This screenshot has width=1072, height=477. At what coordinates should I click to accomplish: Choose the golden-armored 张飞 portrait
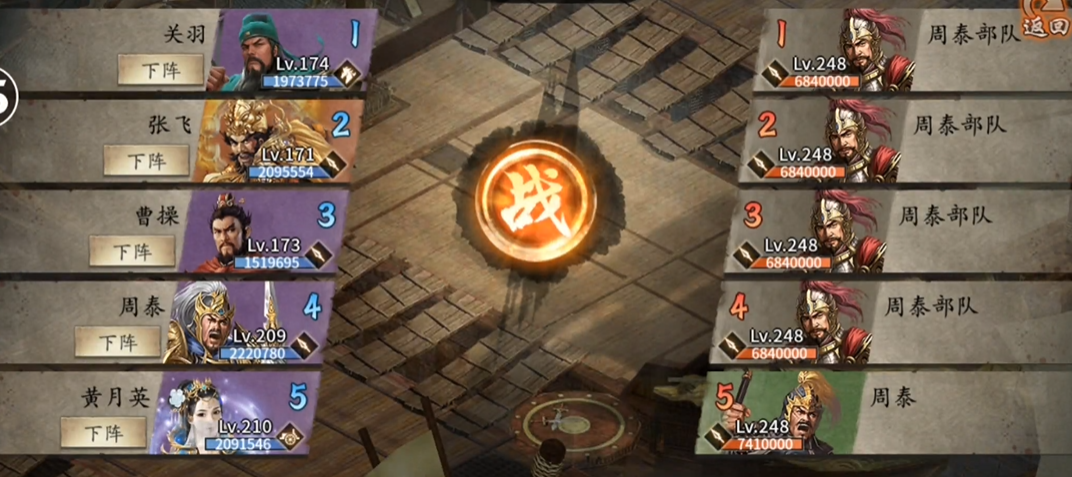238,140
